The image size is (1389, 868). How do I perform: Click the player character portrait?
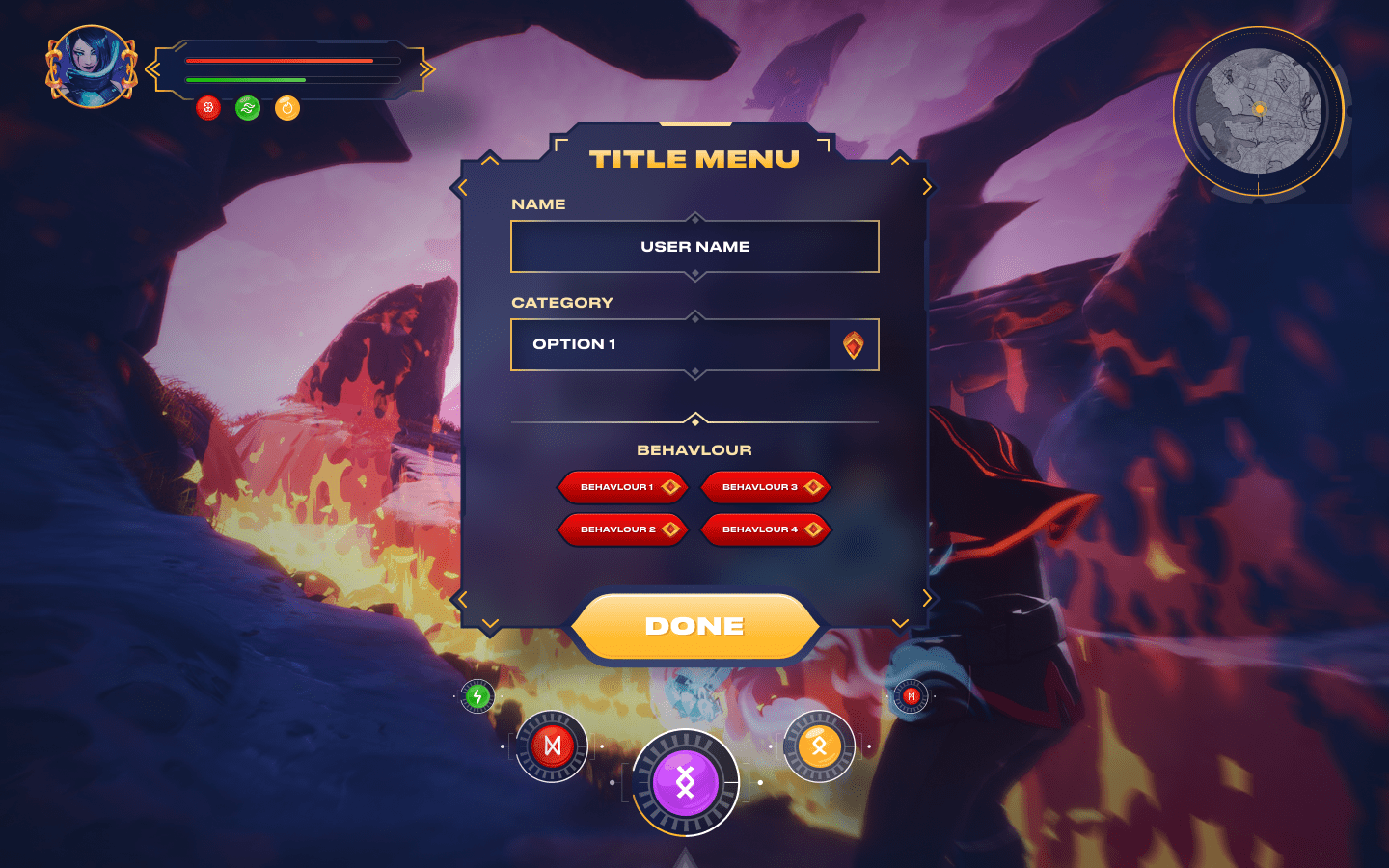point(92,66)
